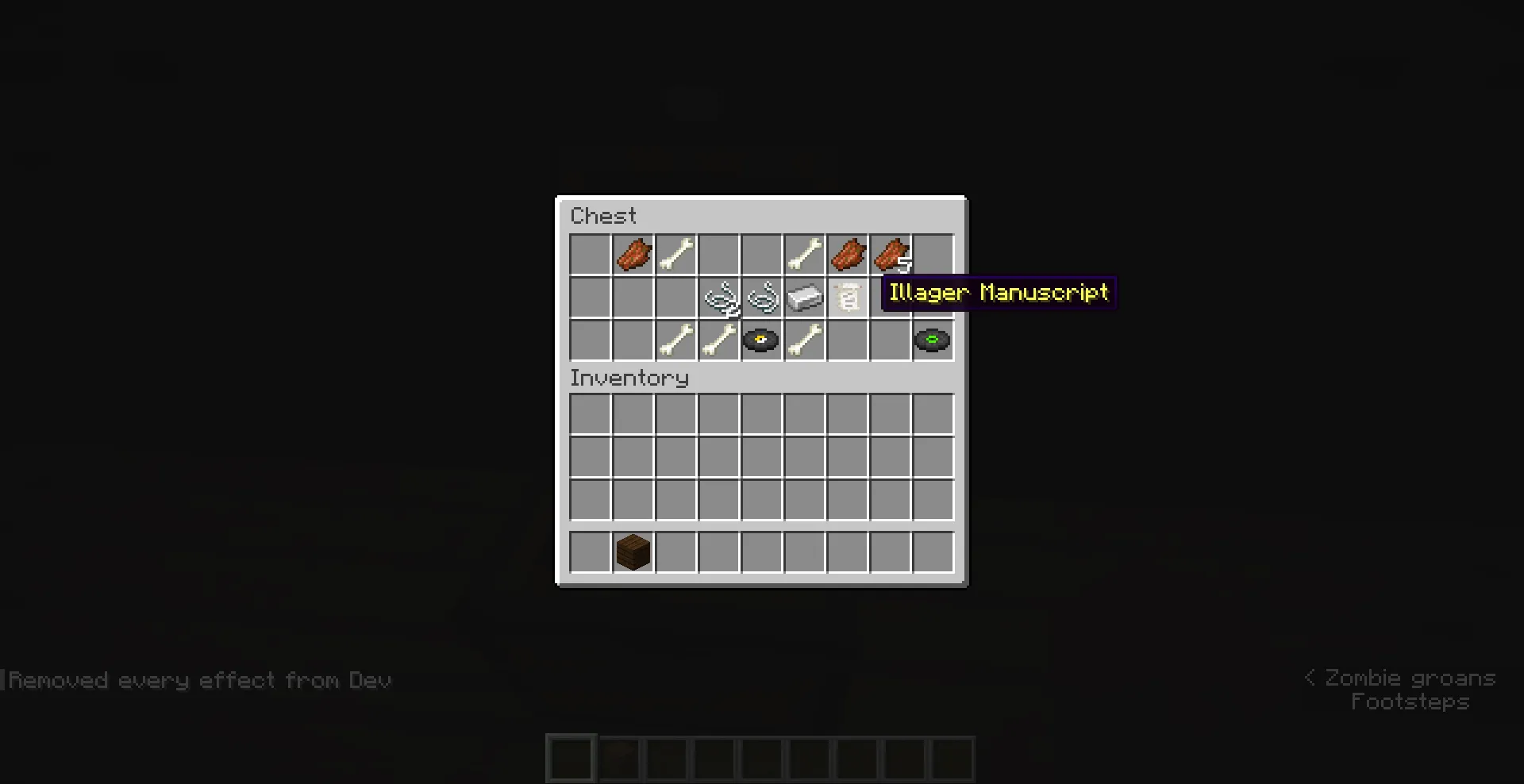
Task: Pick up the leftmost string item
Action: click(x=718, y=298)
